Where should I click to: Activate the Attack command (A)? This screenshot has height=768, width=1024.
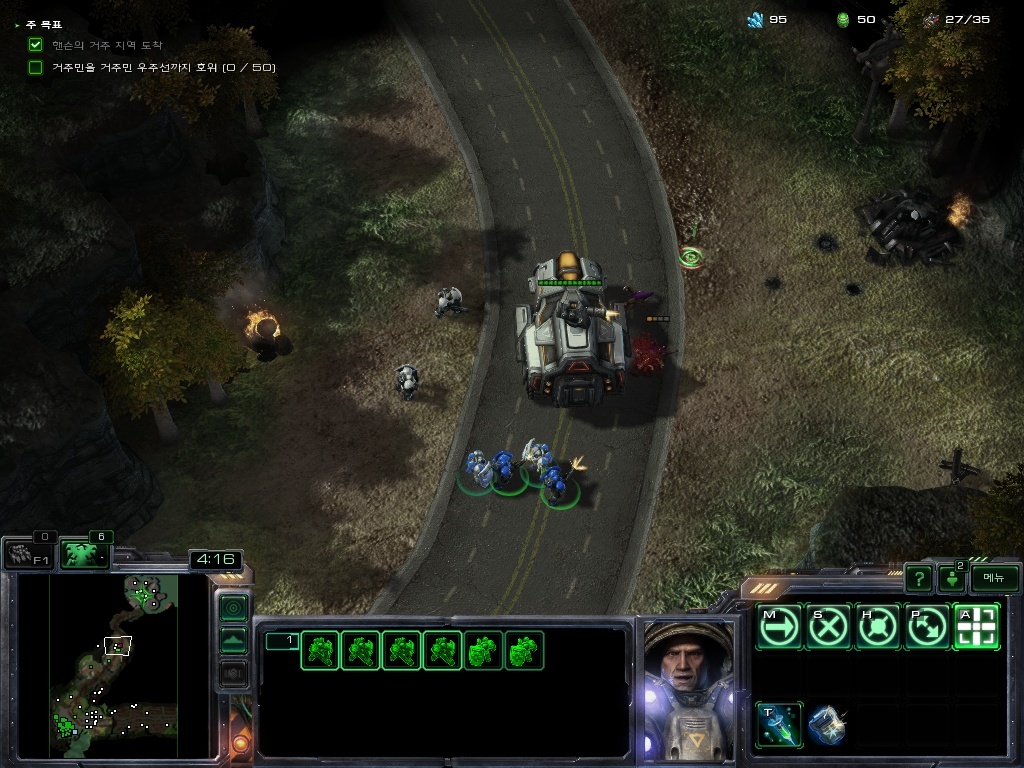click(977, 627)
